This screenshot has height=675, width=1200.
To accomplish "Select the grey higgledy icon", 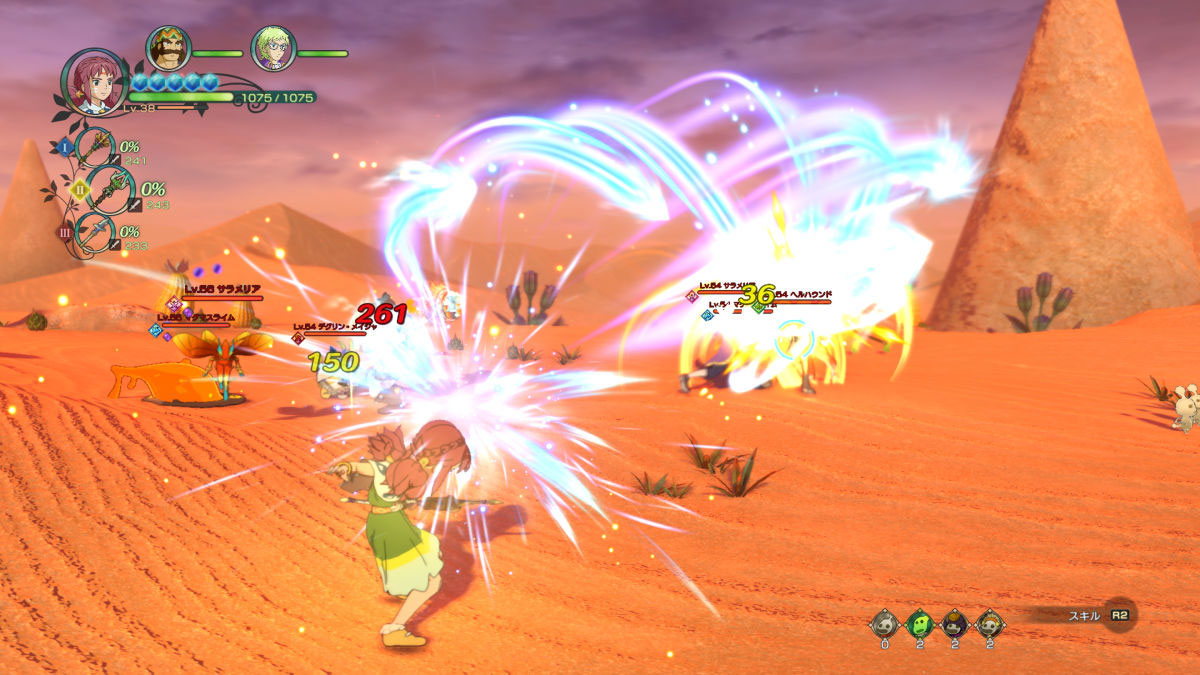I will [884, 624].
